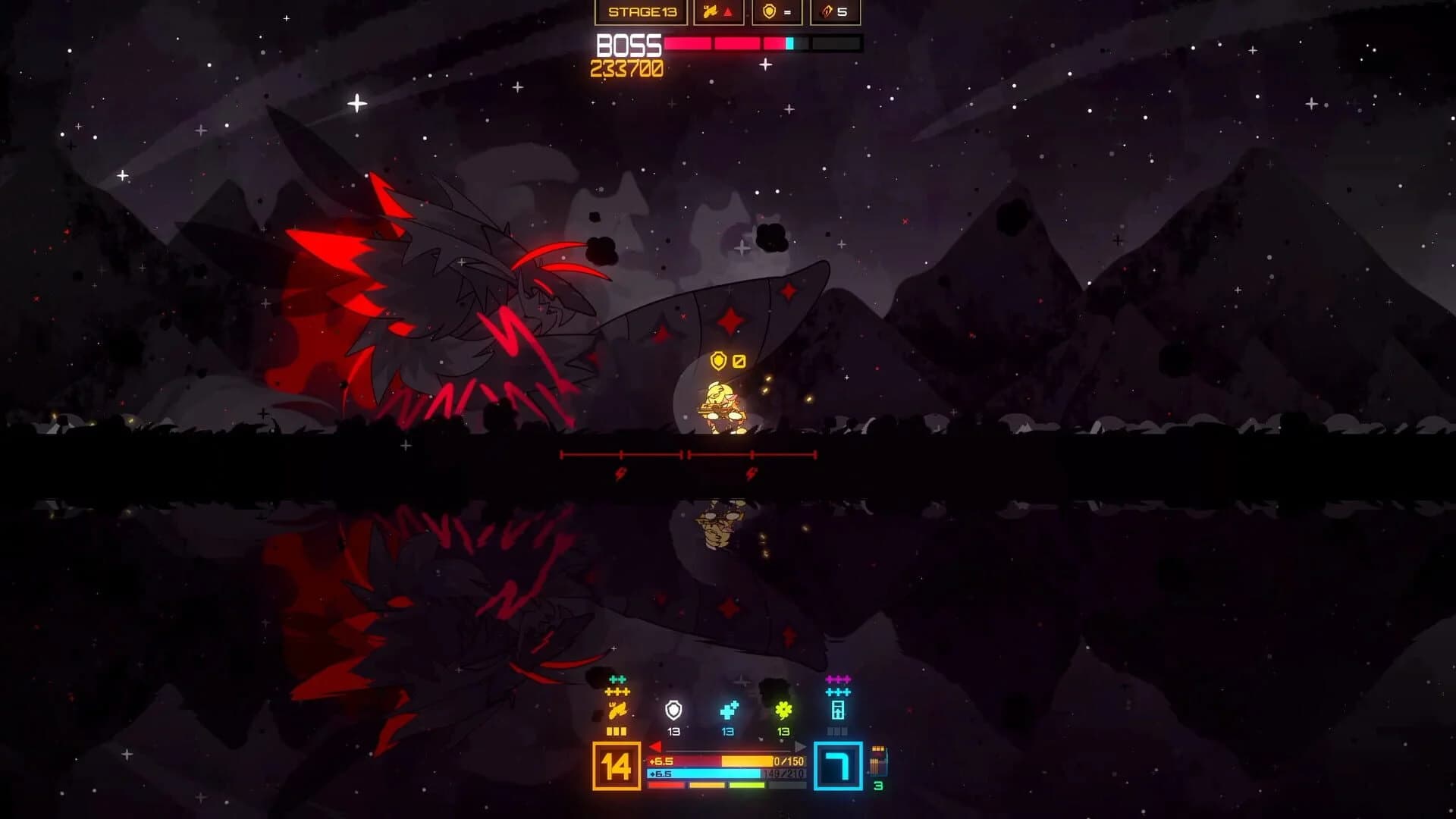The height and width of the screenshot is (819, 1456).
Task: Click the equals sign next to the shield counter
Action: (787, 12)
